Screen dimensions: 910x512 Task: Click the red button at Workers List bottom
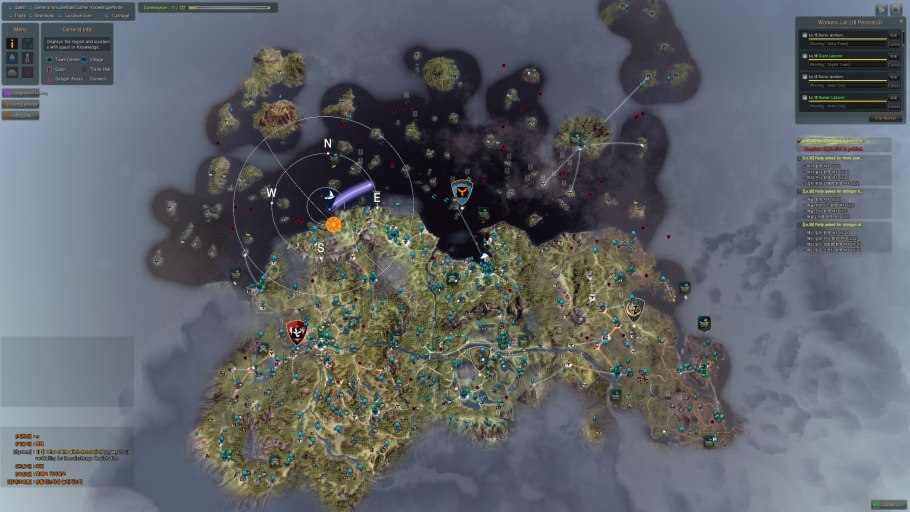(884, 117)
